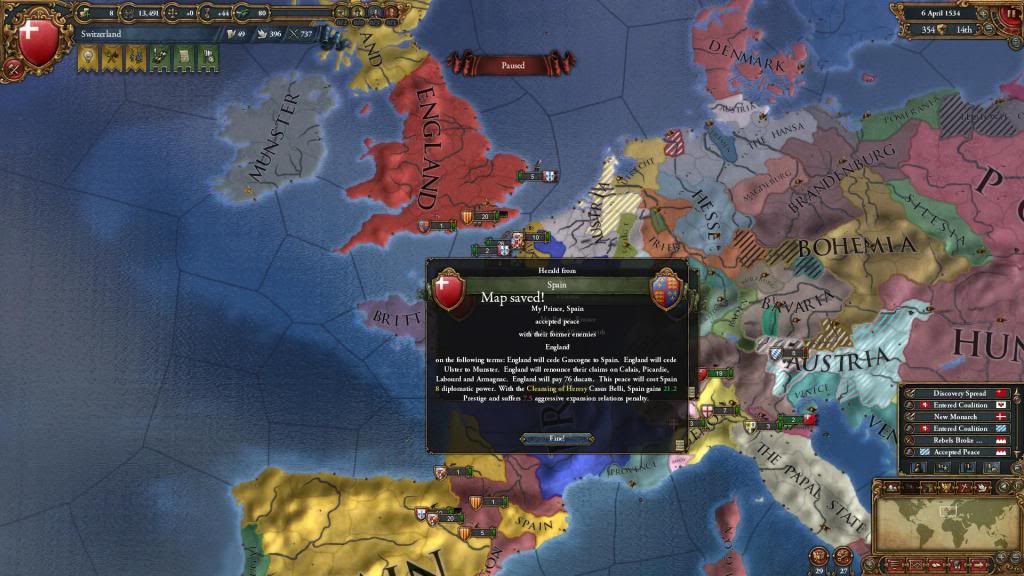Click the lightbulb alert banner
The image size is (1024, 576).
click(87, 59)
